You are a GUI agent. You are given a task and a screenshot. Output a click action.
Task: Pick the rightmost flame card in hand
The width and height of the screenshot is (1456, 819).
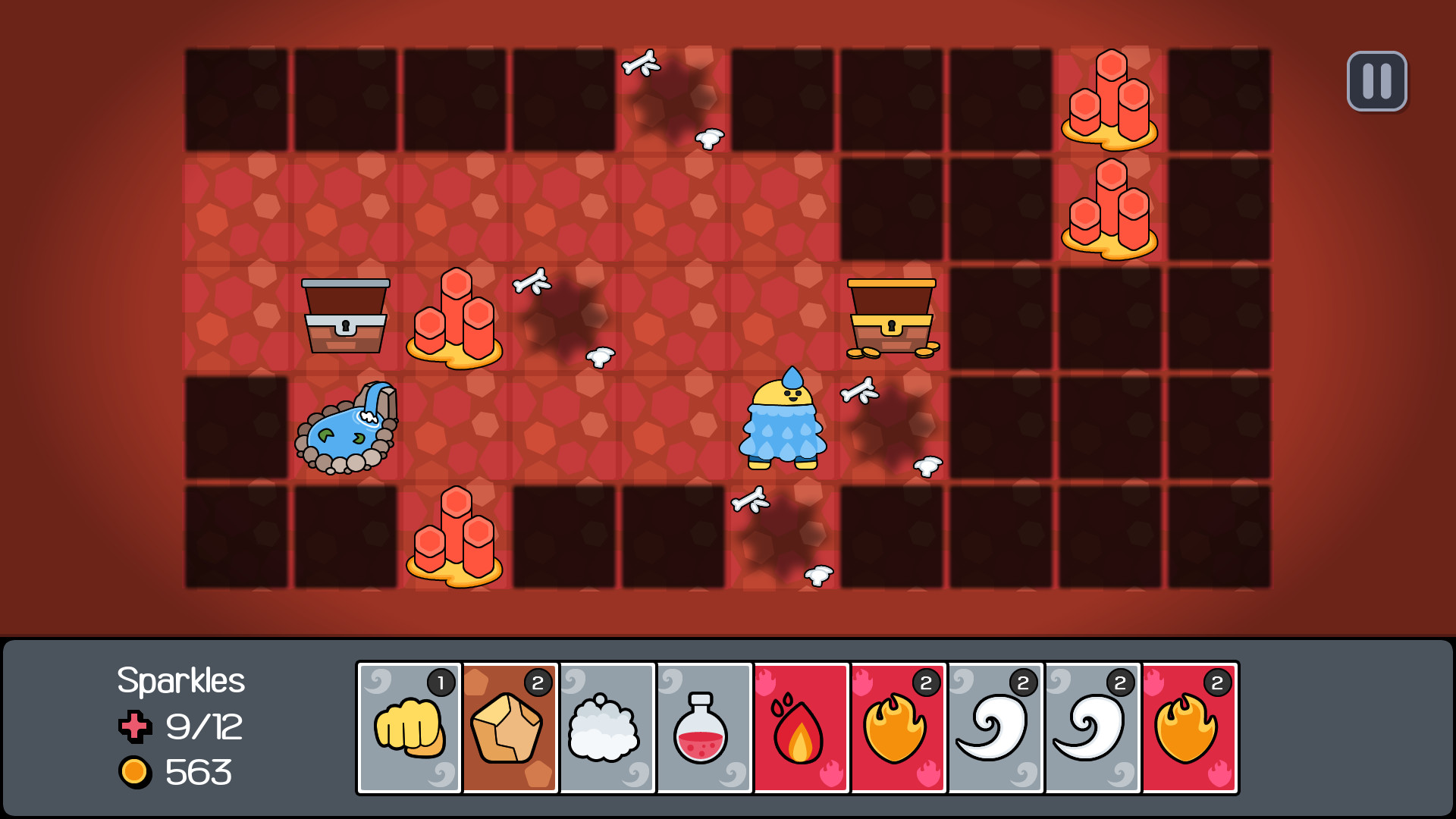(1189, 726)
